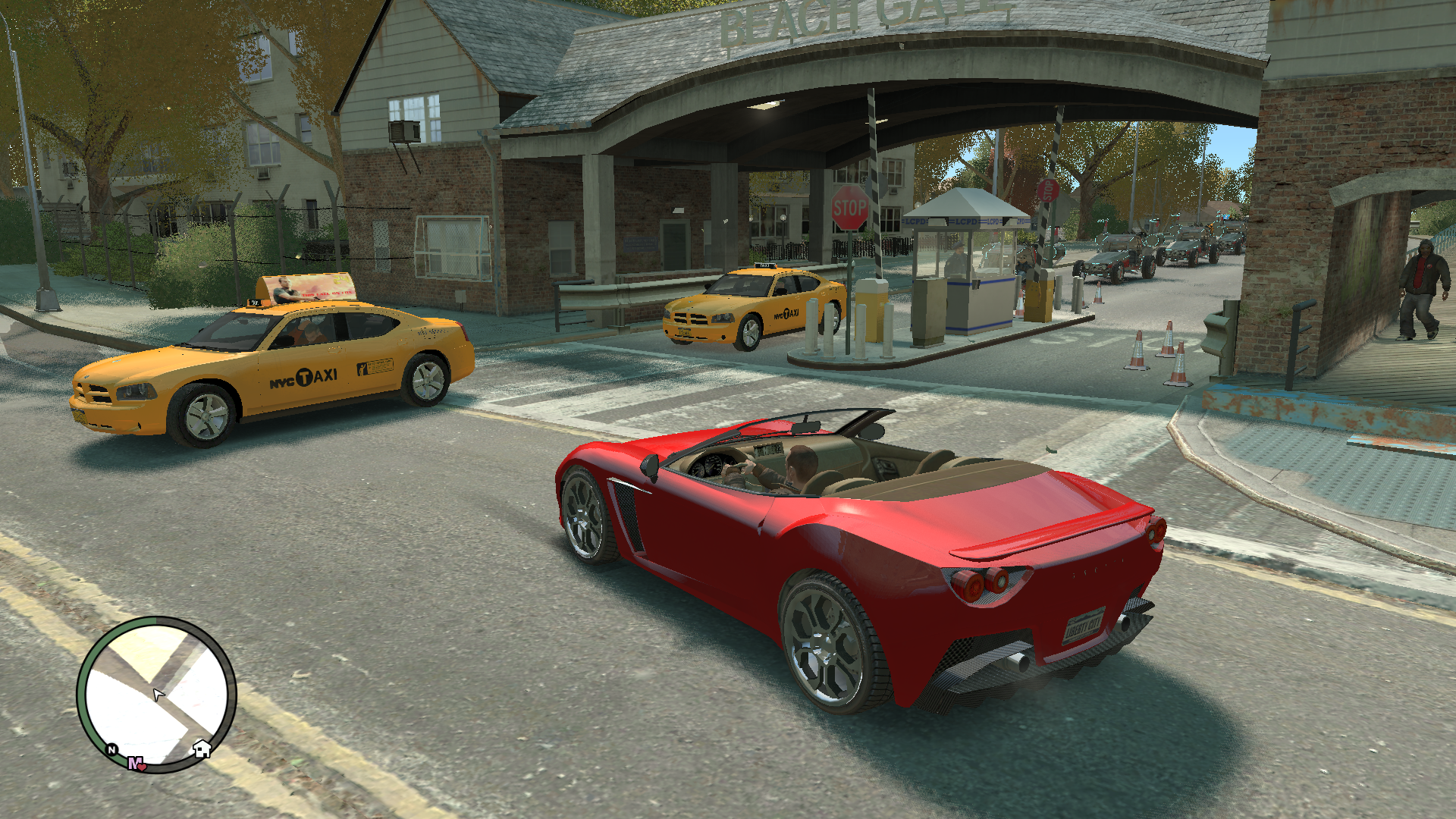Select the white player arrow on radar
Viewport: 1456px width, 819px height.
tap(158, 694)
